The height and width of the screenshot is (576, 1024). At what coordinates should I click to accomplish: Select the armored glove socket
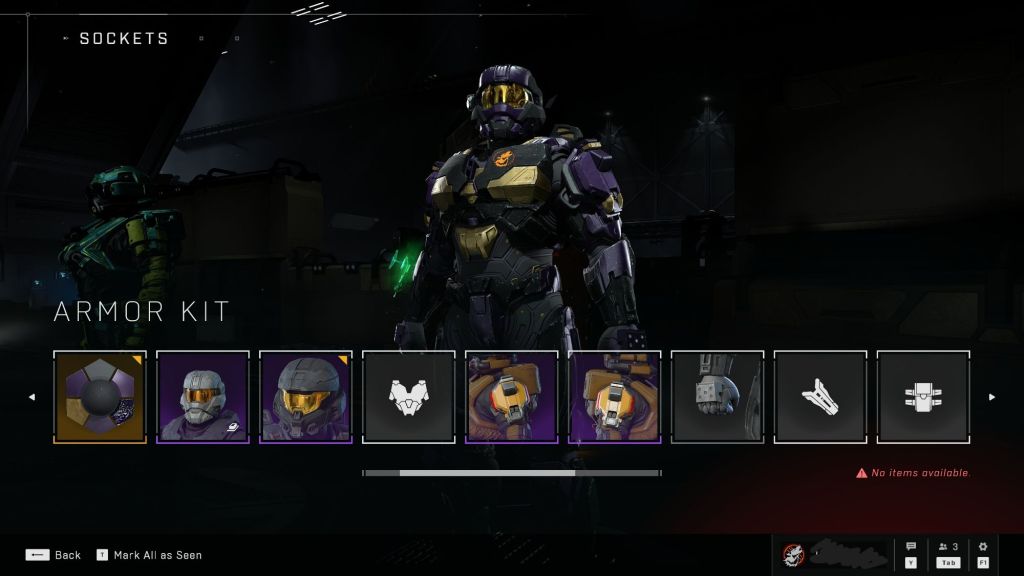click(x=717, y=397)
